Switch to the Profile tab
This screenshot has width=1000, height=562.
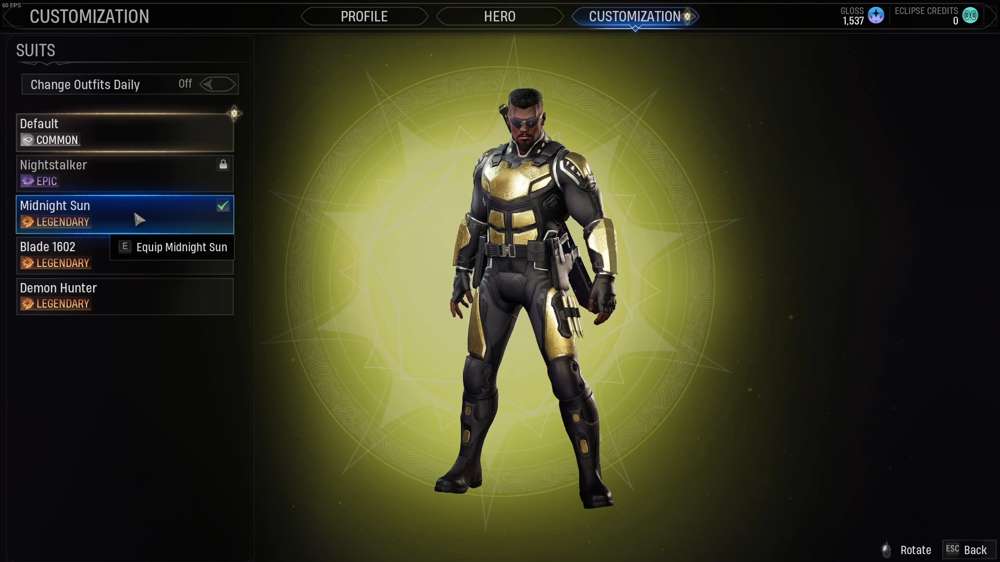(364, 17)
